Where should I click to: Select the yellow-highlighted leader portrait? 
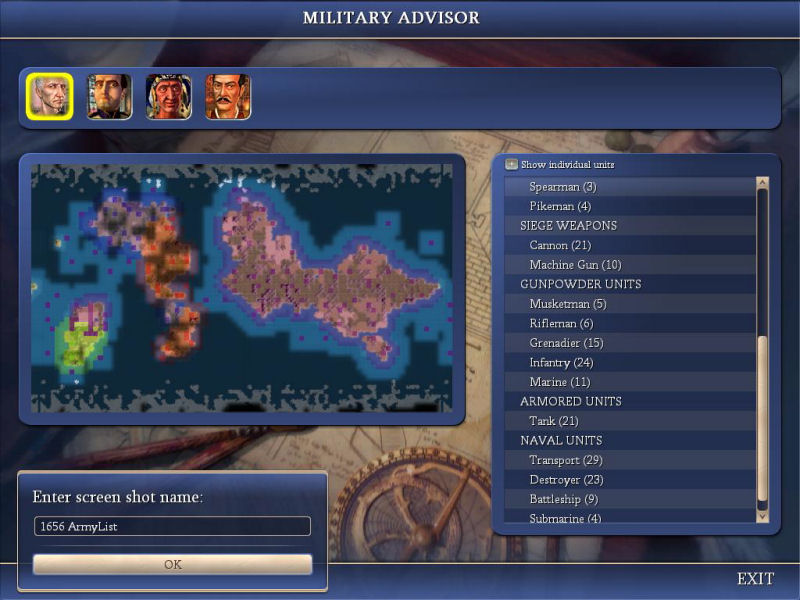(49, 97)
